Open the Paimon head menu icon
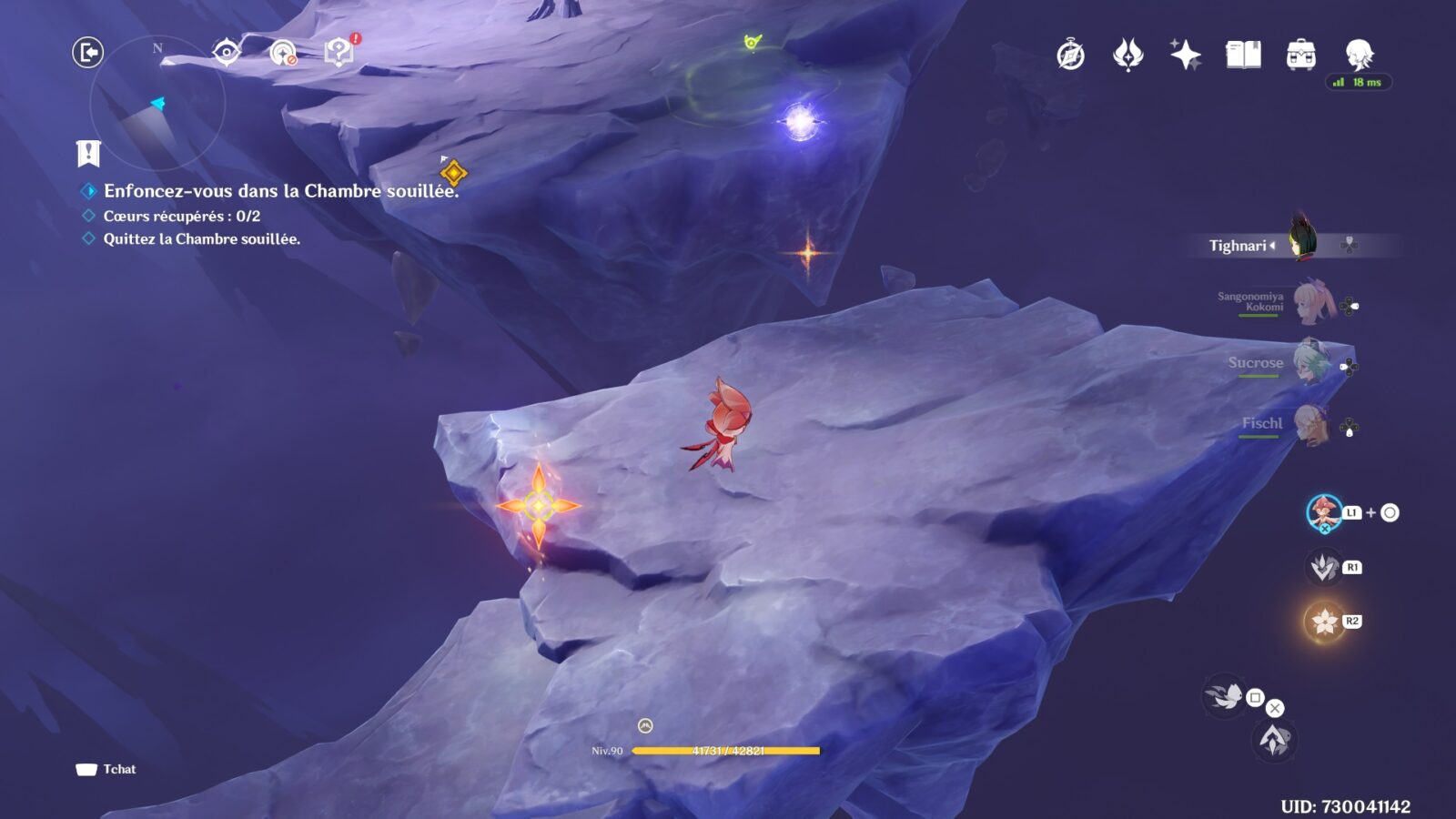 tap(1359, 54)
